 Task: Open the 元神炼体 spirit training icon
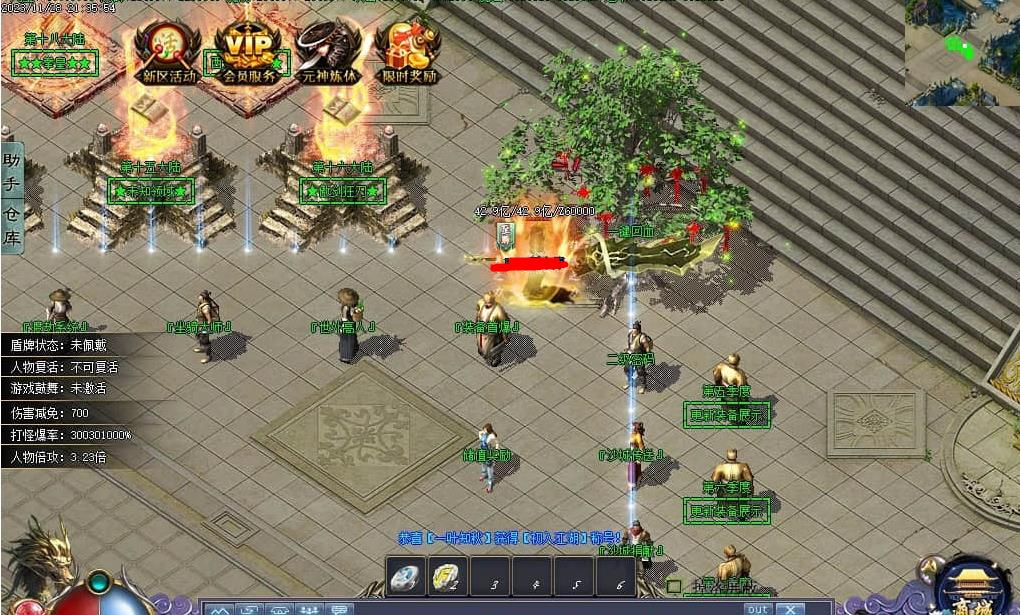point(329,52)
